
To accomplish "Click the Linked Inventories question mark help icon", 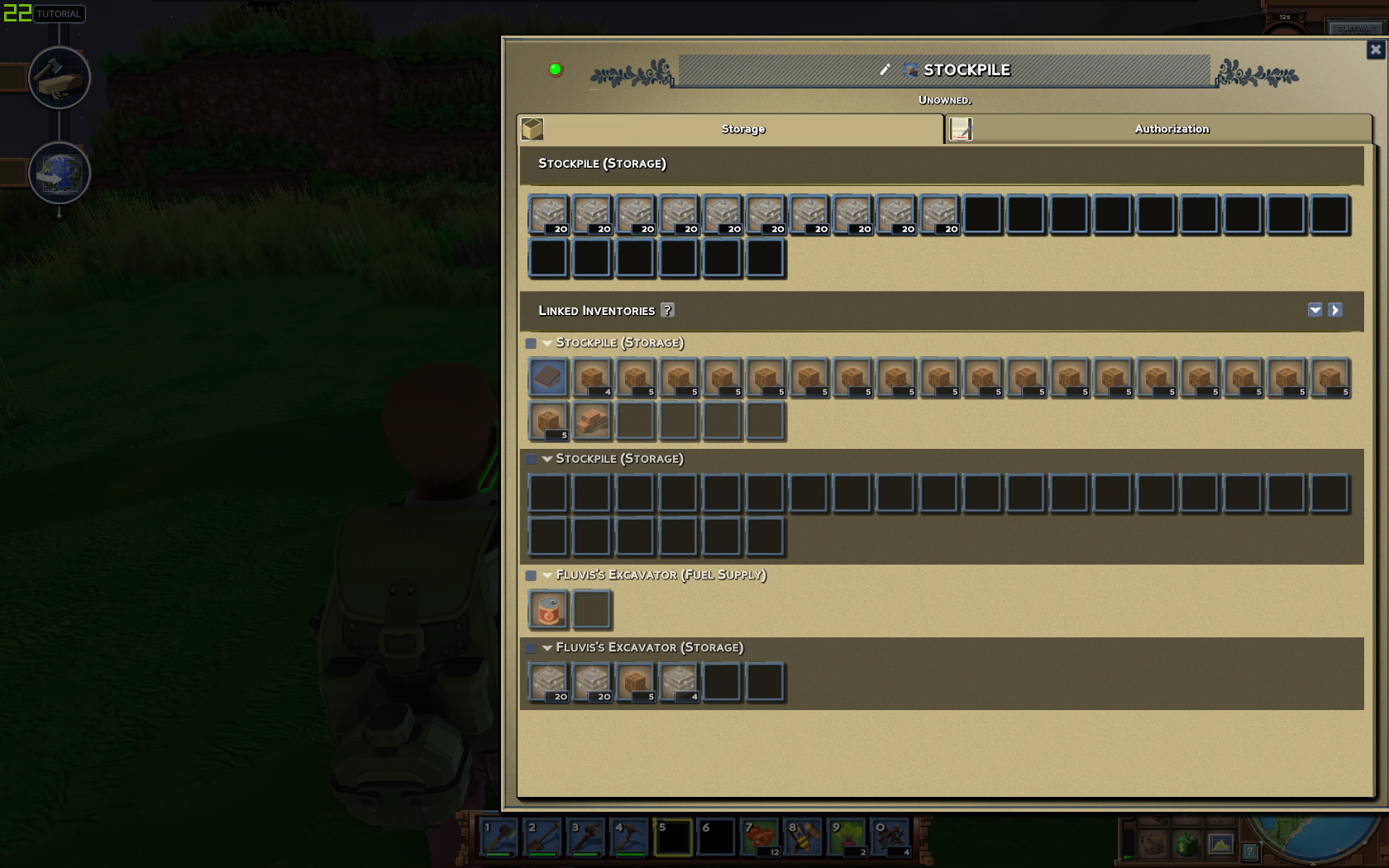I will click(x=668, y=310).
